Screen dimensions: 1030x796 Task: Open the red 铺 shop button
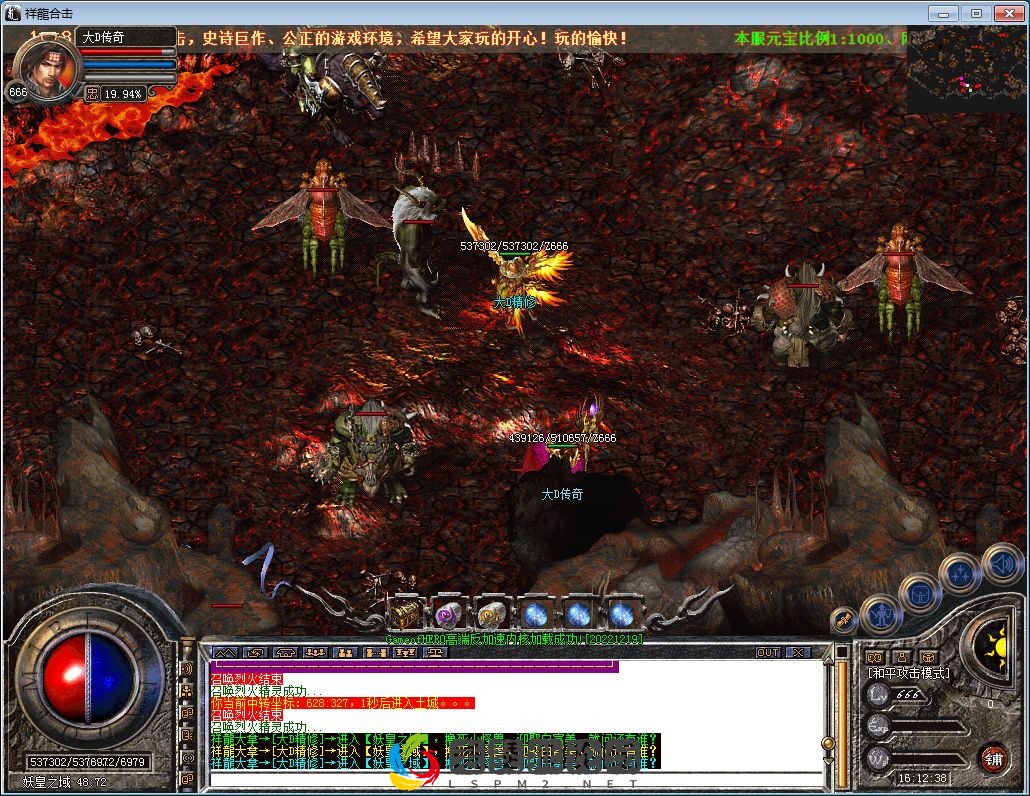point(993,757)
